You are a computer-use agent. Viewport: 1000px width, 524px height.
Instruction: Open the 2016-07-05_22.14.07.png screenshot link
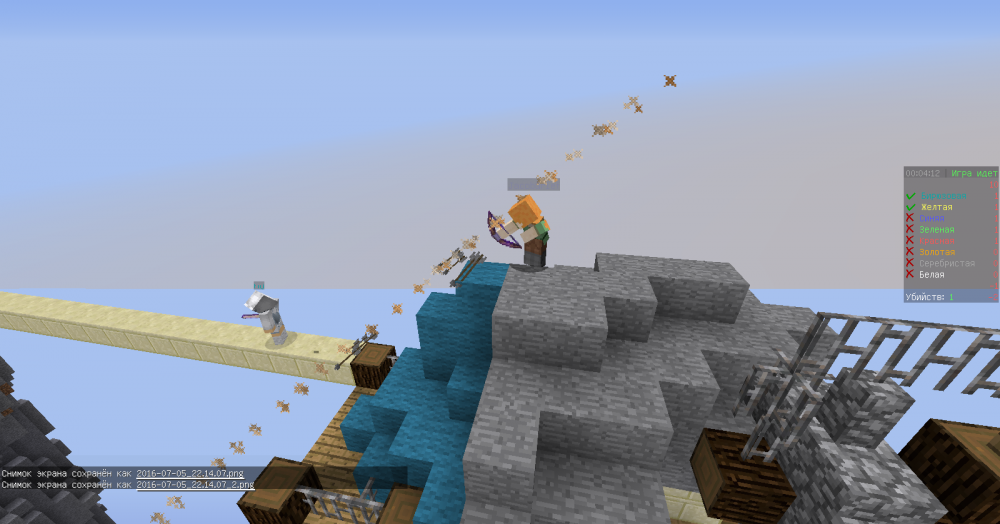(x=189, y=473)
